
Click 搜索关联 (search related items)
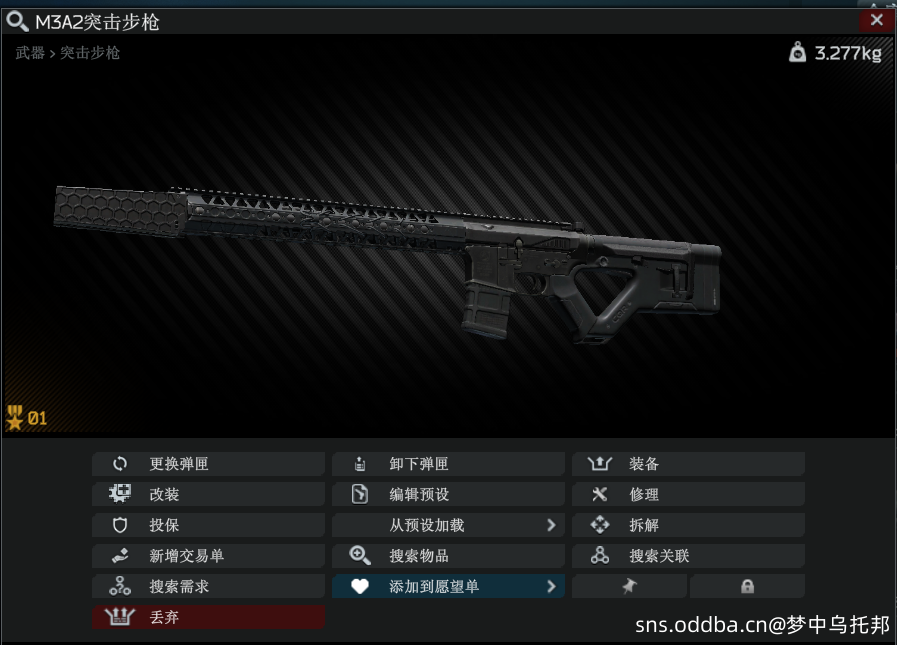pos(688,556)
